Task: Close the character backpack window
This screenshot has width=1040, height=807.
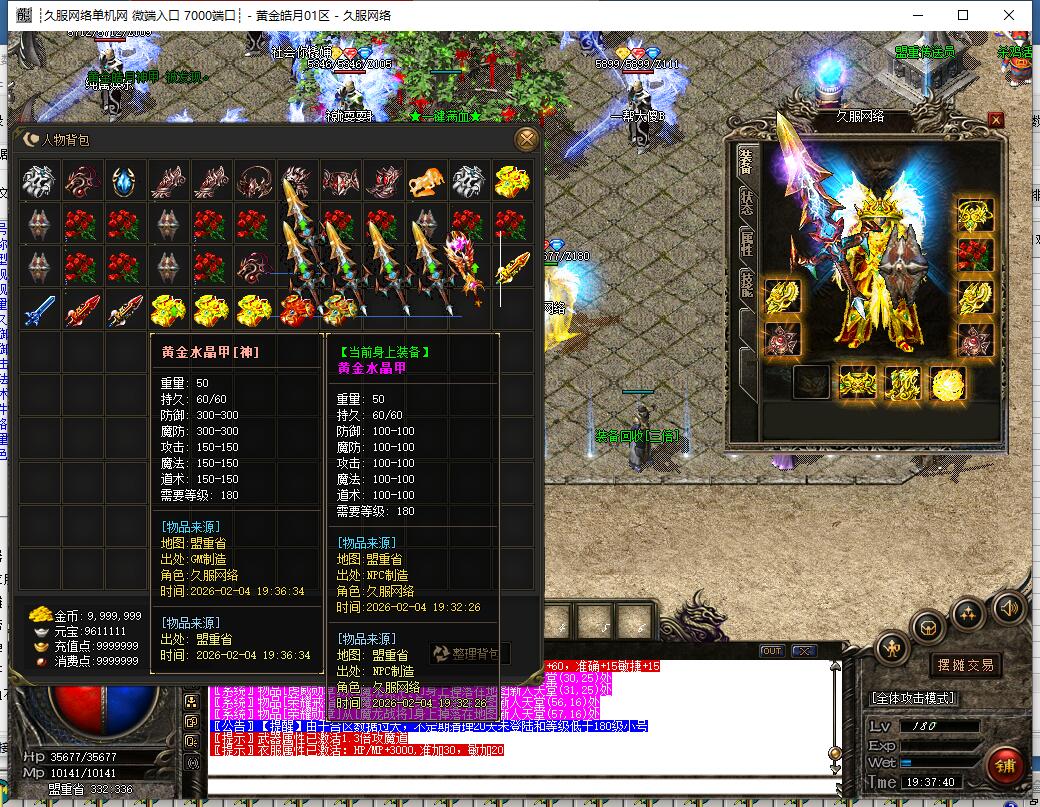Action: (526, 139)
